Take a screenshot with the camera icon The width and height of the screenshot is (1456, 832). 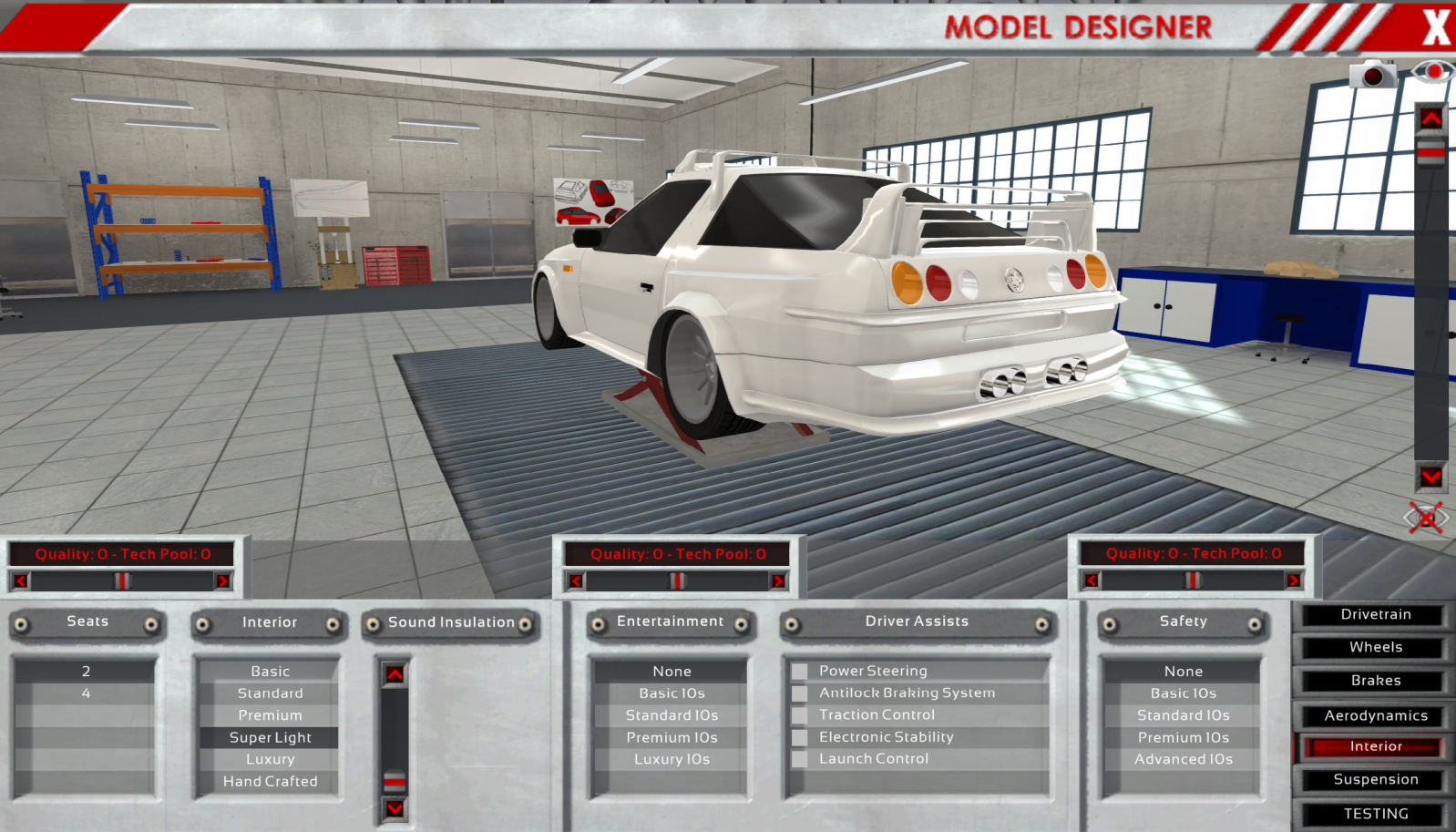(1372, 75)
